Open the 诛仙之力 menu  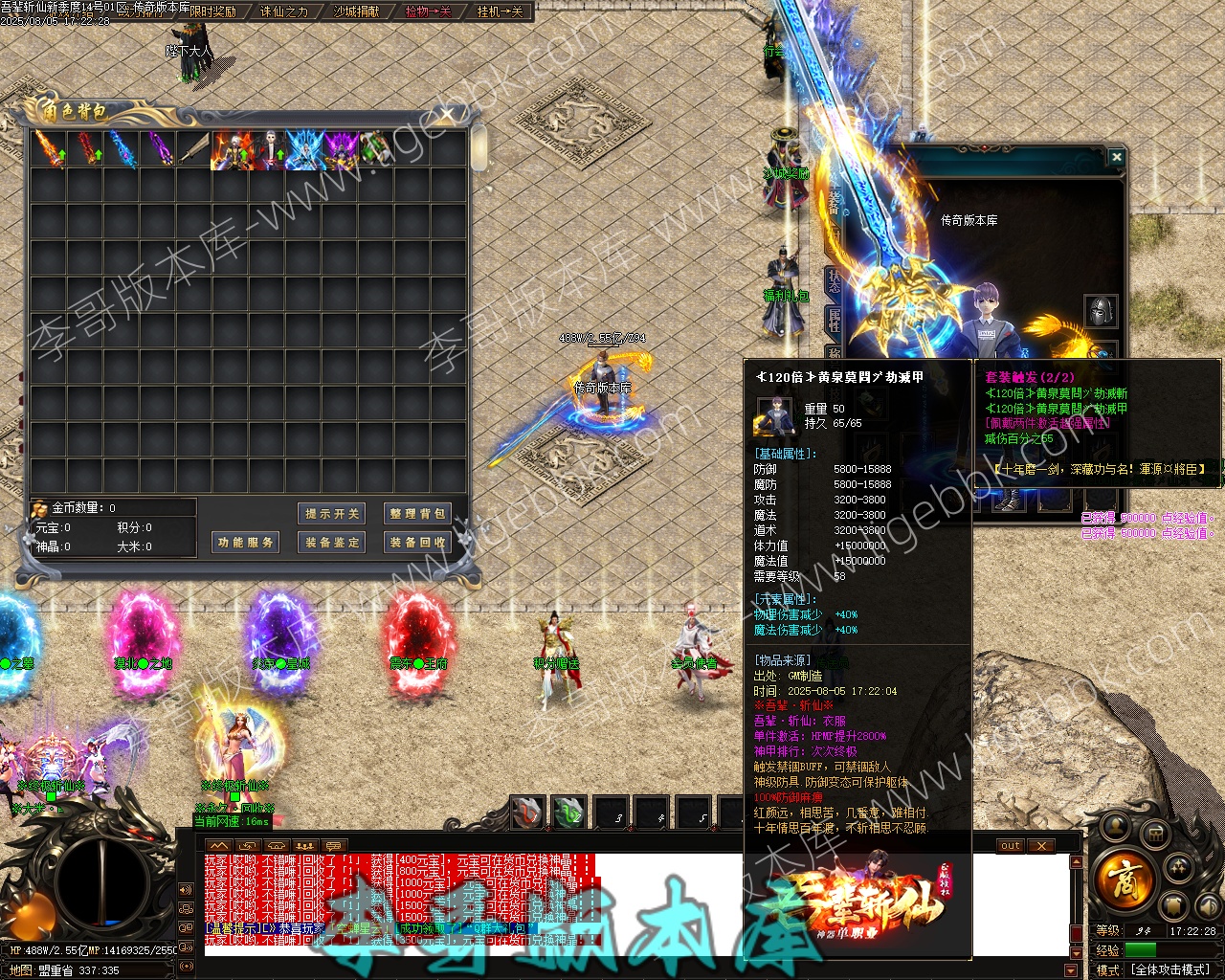tap(284, 12)
